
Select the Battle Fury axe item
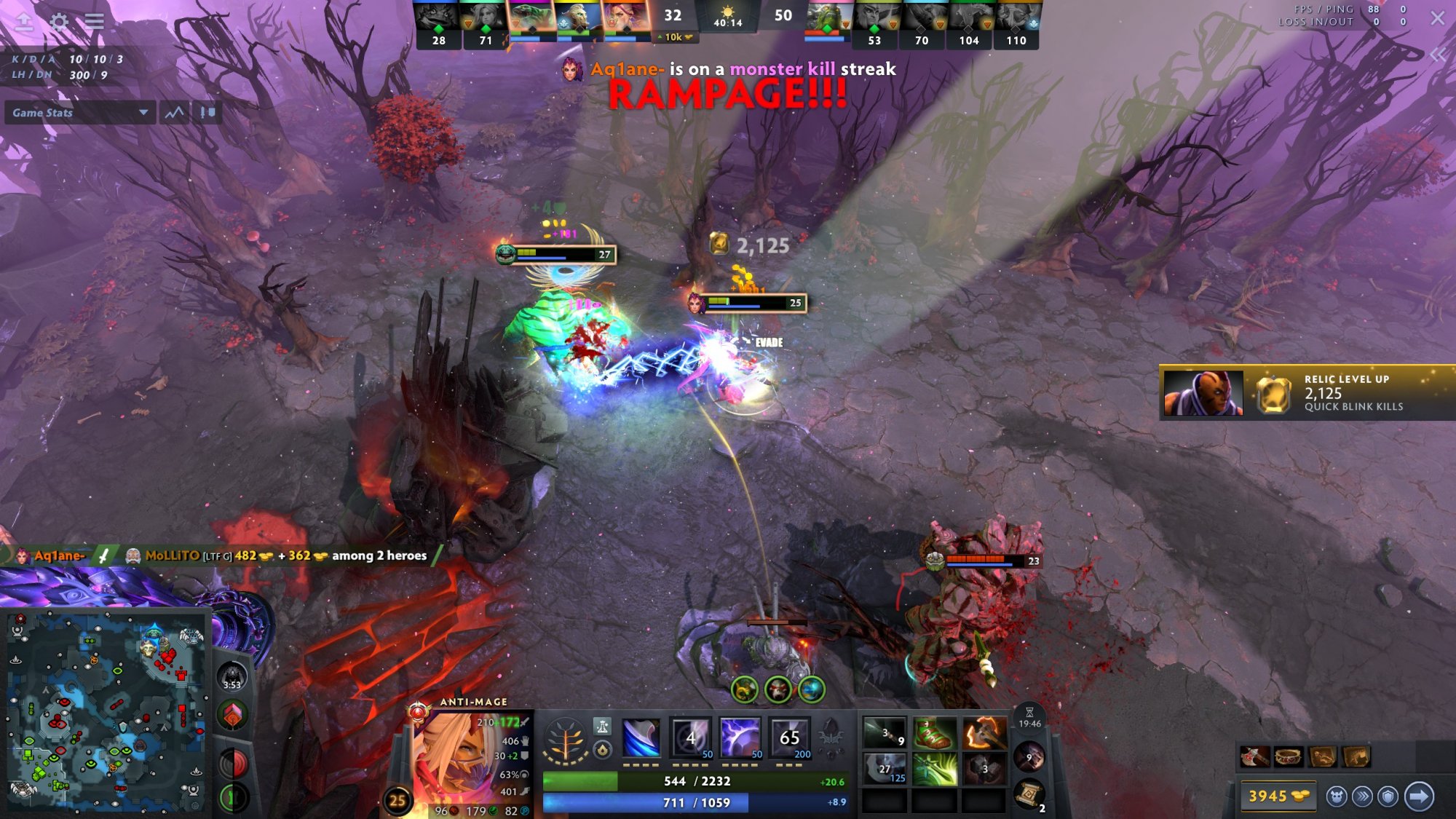click(984, 733)
